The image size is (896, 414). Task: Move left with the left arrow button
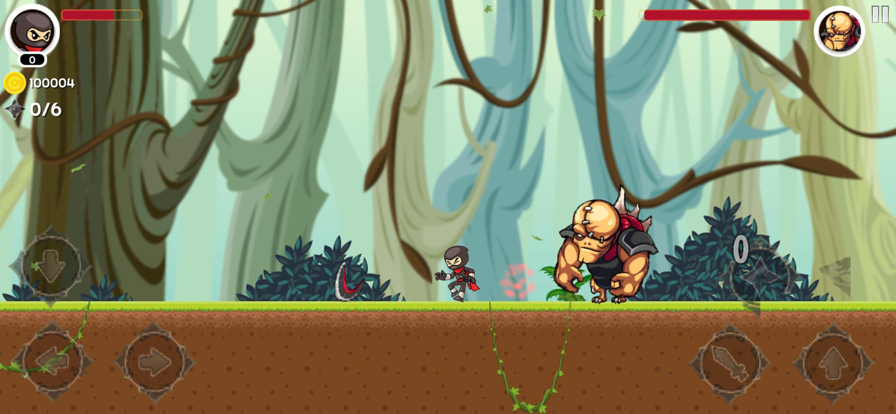50,361
